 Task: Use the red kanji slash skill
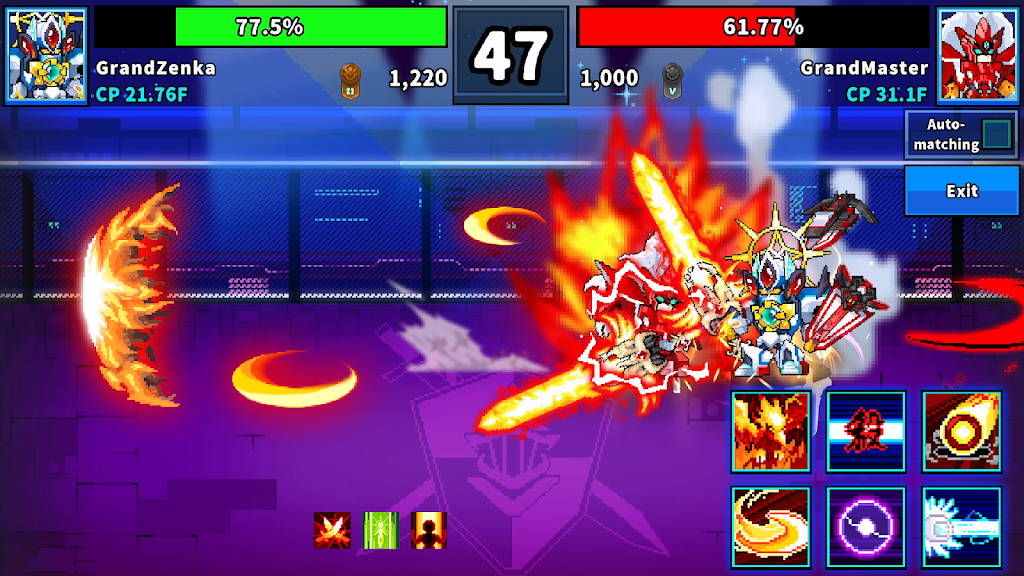click(866, 431)
